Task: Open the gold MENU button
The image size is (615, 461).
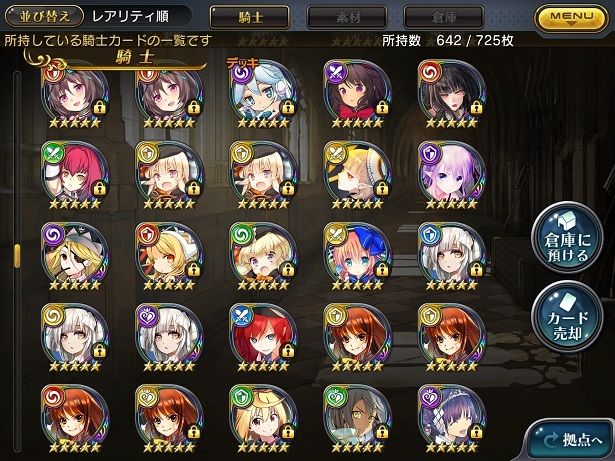Action: [x=574, y=17]
